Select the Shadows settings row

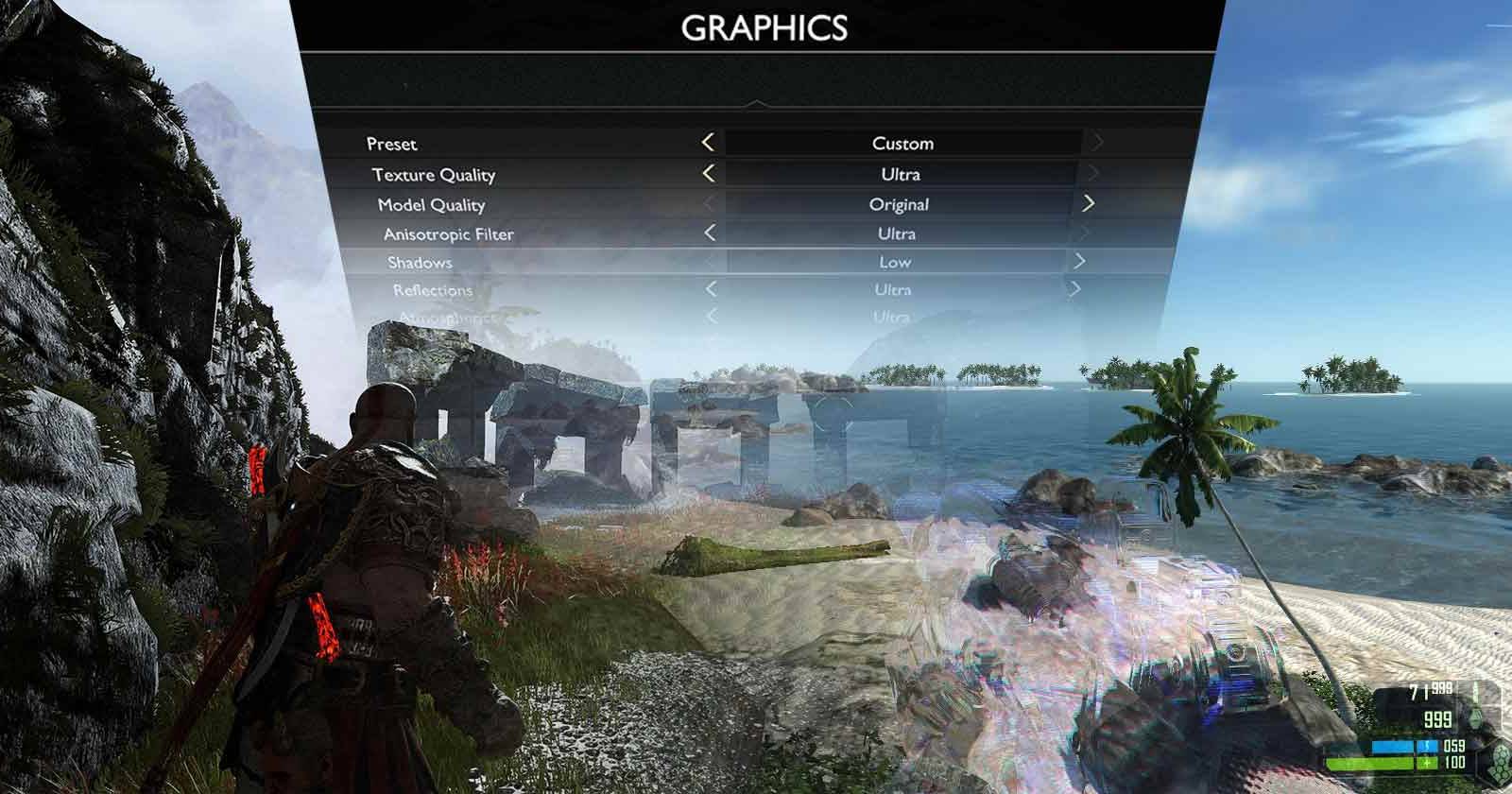(421, 262)
